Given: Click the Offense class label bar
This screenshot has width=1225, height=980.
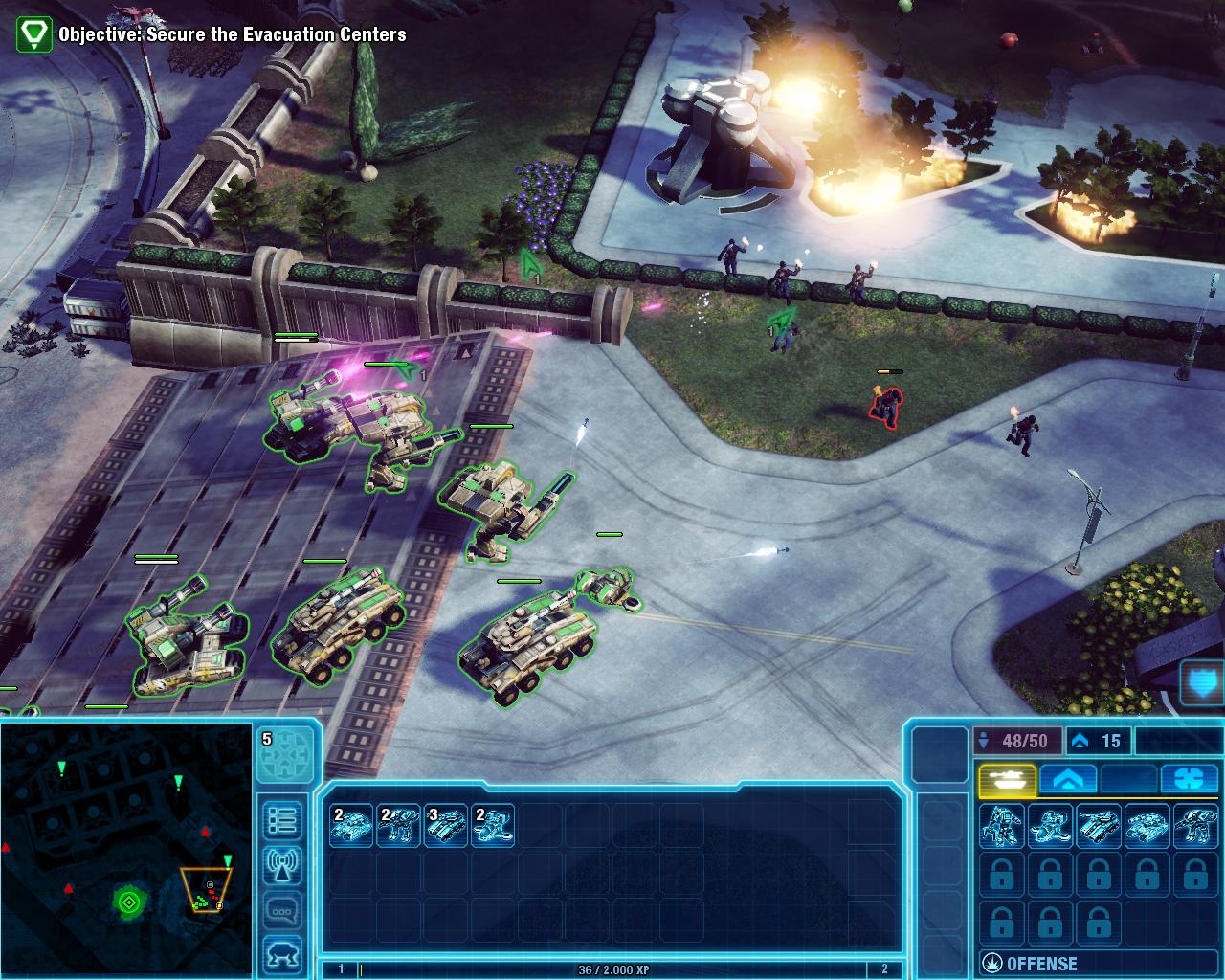Looking at the screenshot, I should tap(1099, 963).
